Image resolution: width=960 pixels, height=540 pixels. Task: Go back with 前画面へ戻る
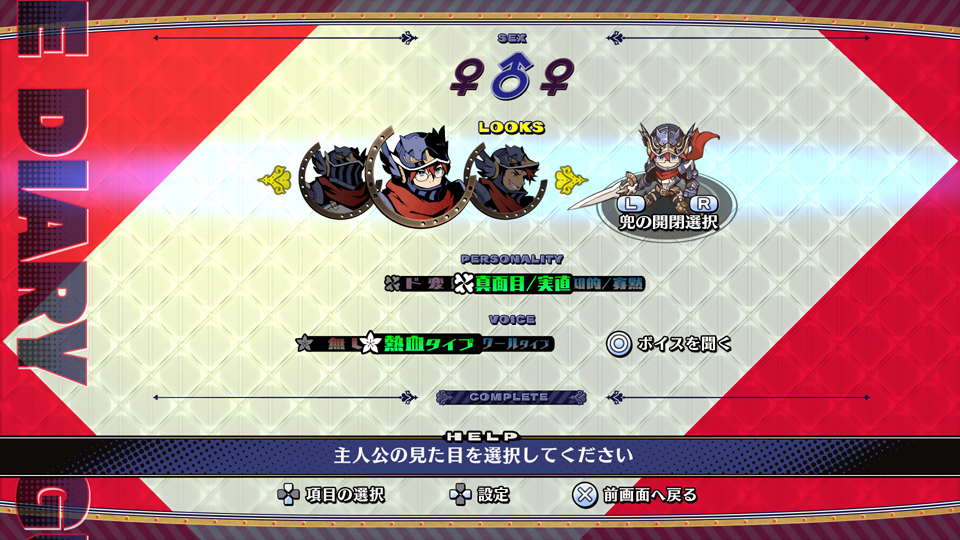pos(635,494)
